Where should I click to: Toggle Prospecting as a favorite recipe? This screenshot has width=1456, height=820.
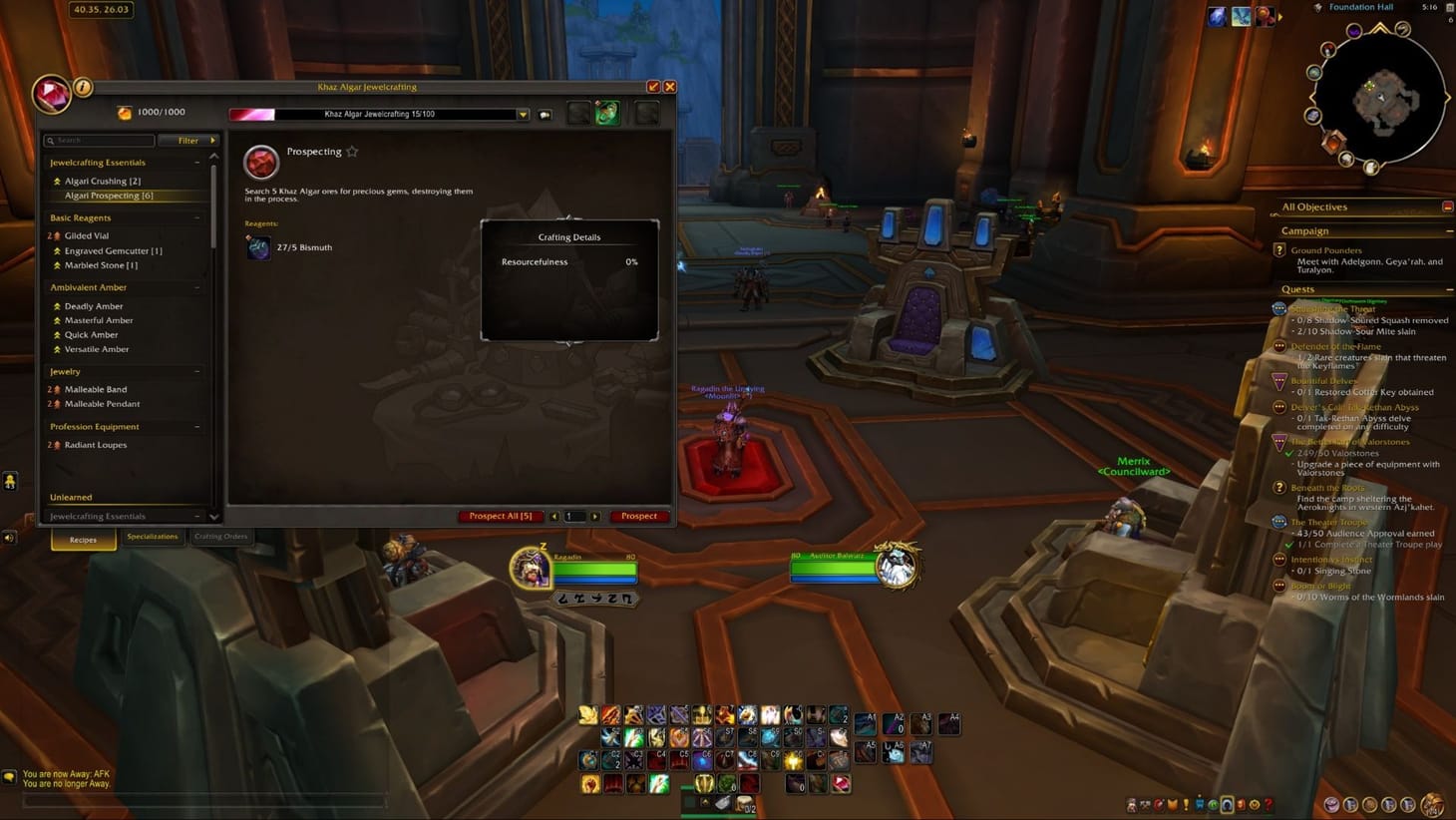click(352, 151)
